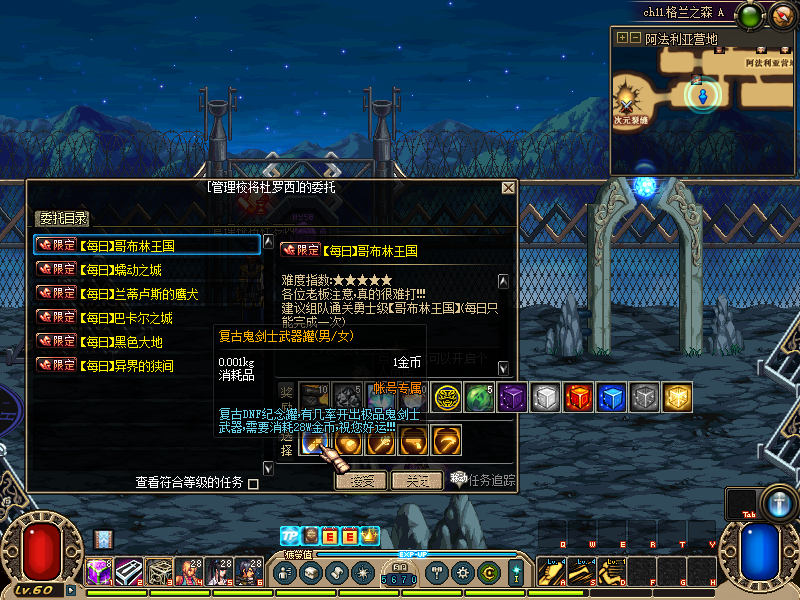
Task: Select the 异界的狭间 daily quest
Action: pos(126,366)
